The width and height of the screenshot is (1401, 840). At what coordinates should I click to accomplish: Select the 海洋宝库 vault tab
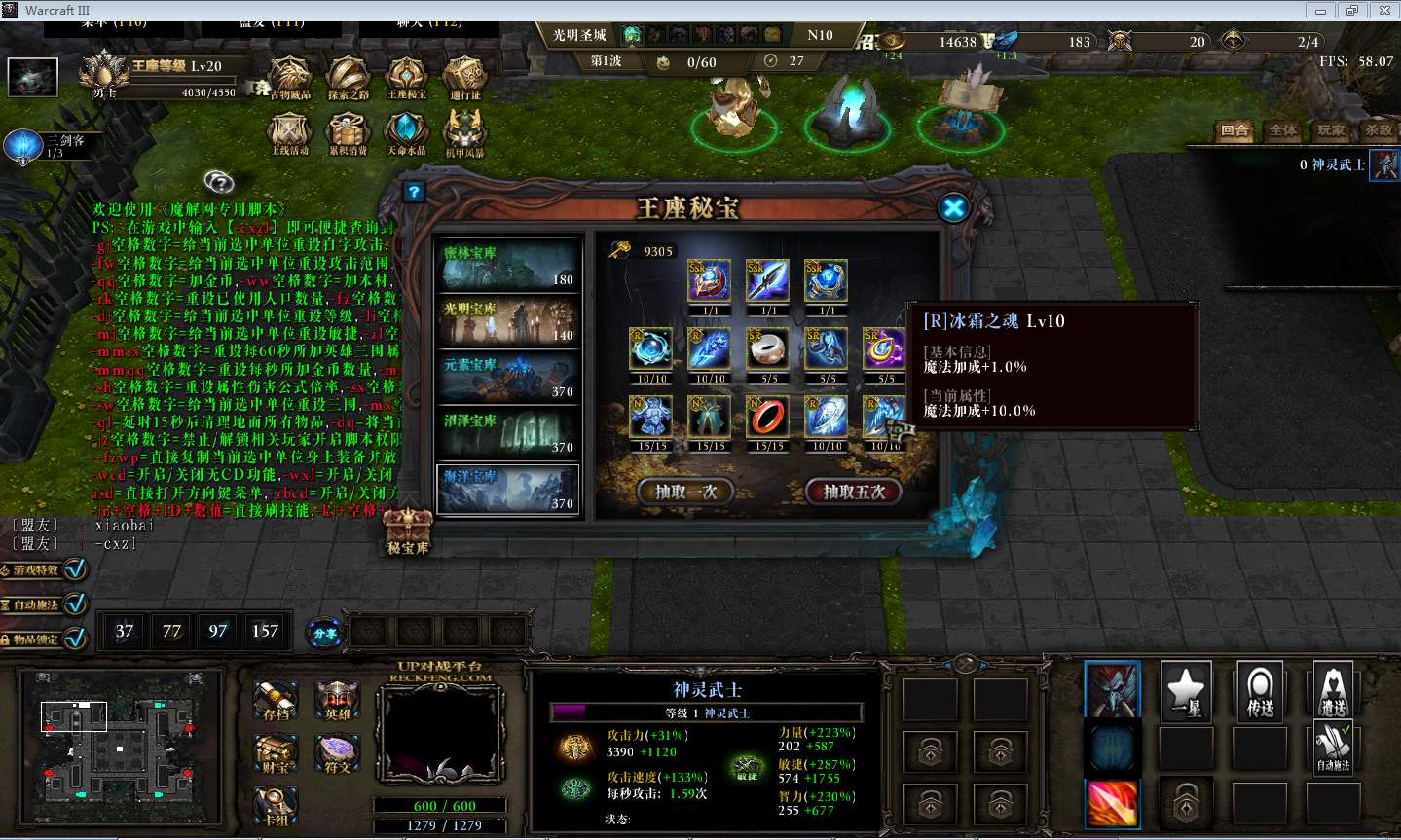pyautogui.click(x=508, y=489)
